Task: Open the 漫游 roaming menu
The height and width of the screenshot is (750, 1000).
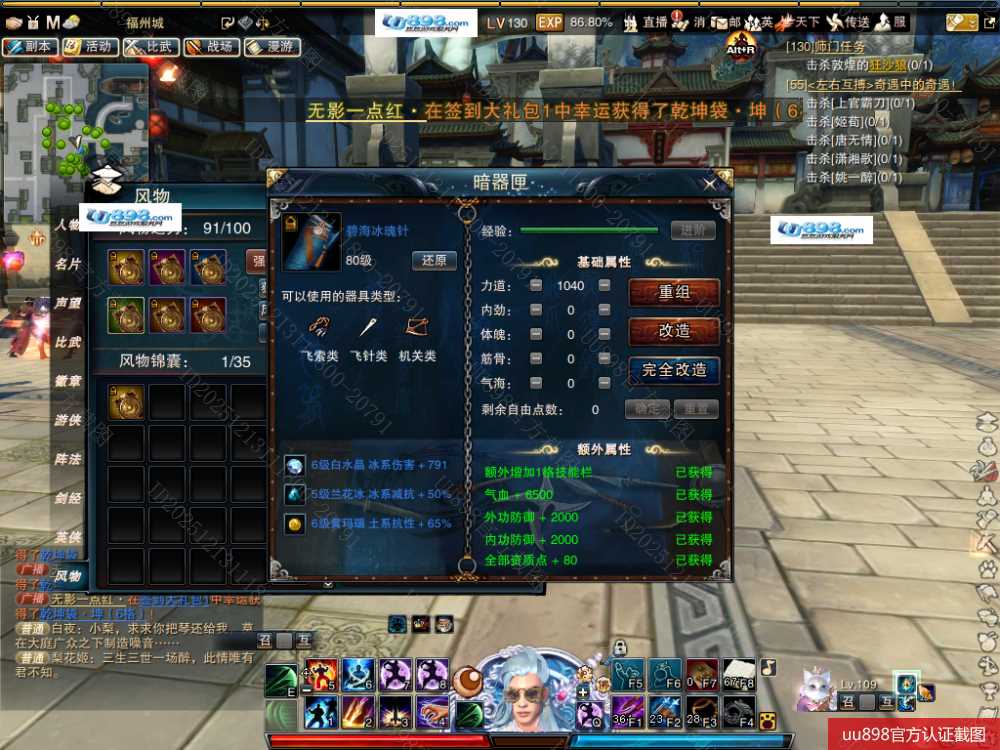Action: point(270,46)
